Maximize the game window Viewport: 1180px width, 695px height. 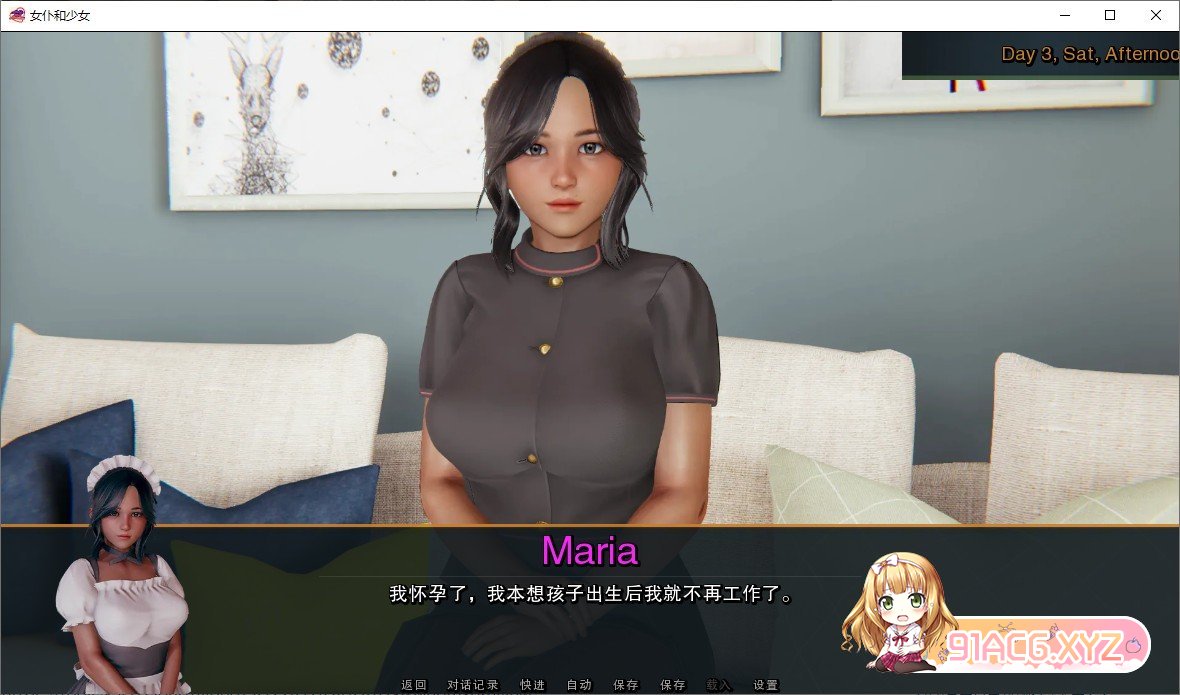[x=1110, y=15]
